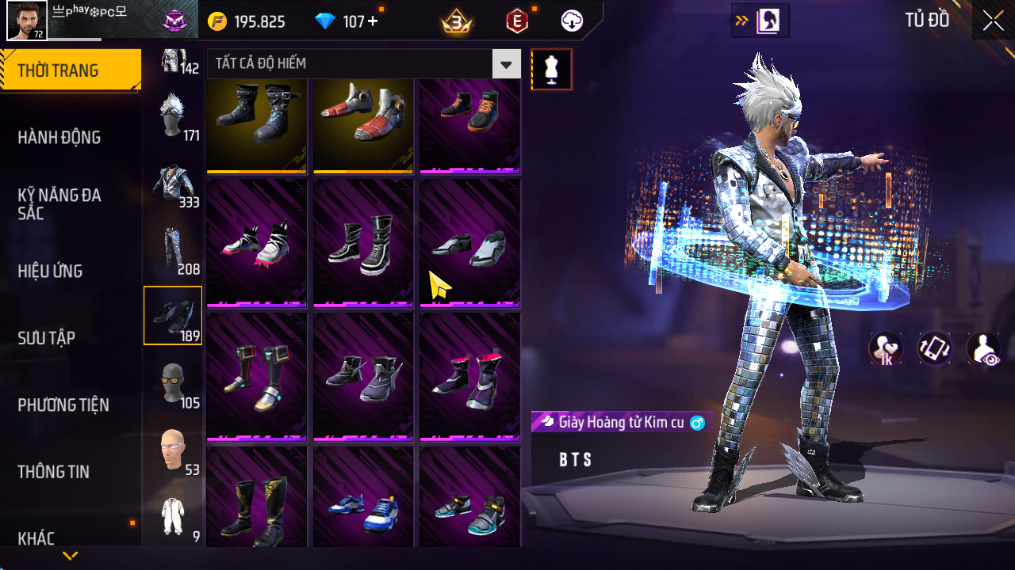Add more diamonds with the plus
Image resolution: width=1015 pixels, height=570 pixels.
click(374, 21)
